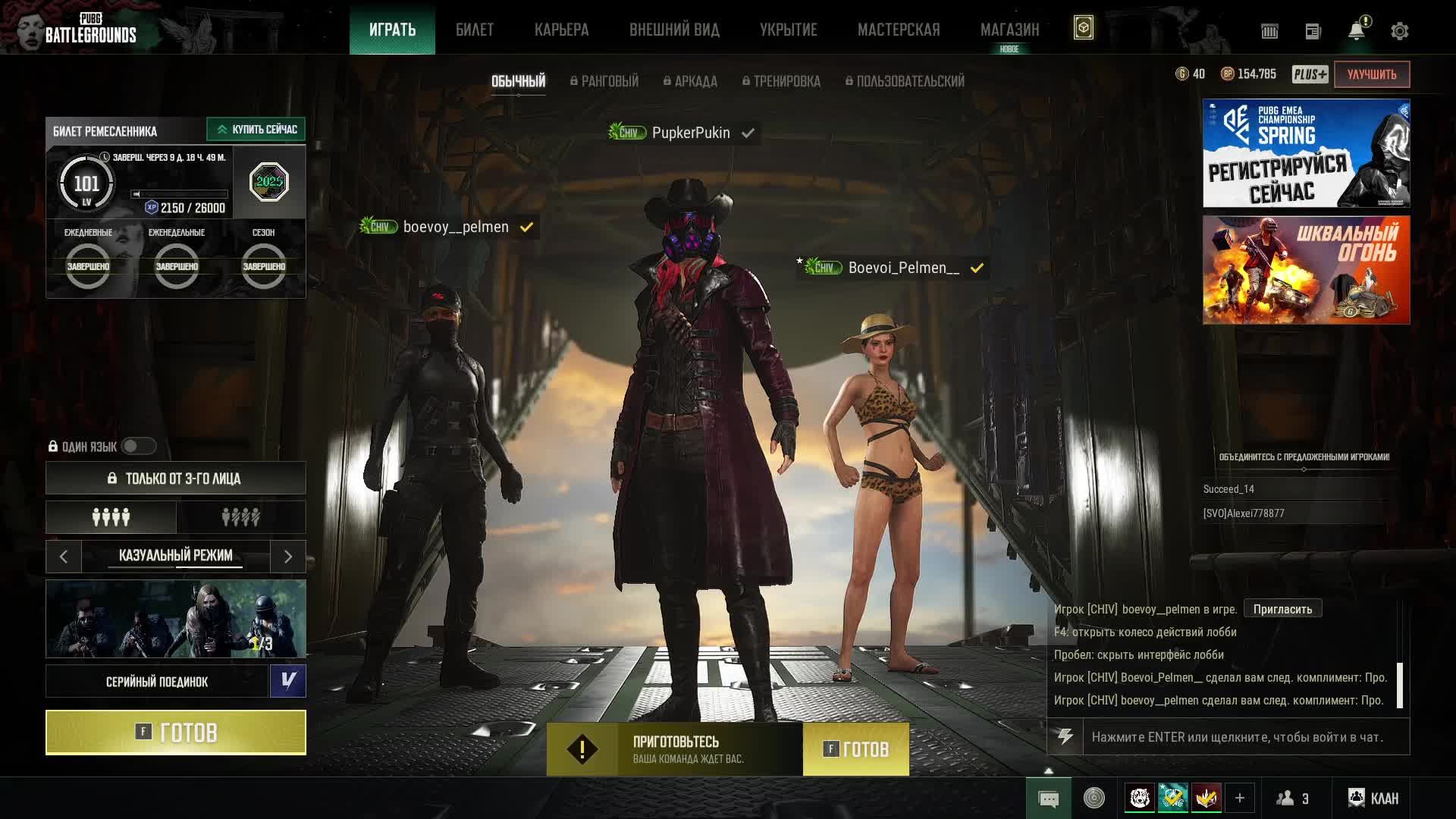
Task: Buy the pass with Купить сейчас
Action: pyautogui.click(x=256, y=130)
